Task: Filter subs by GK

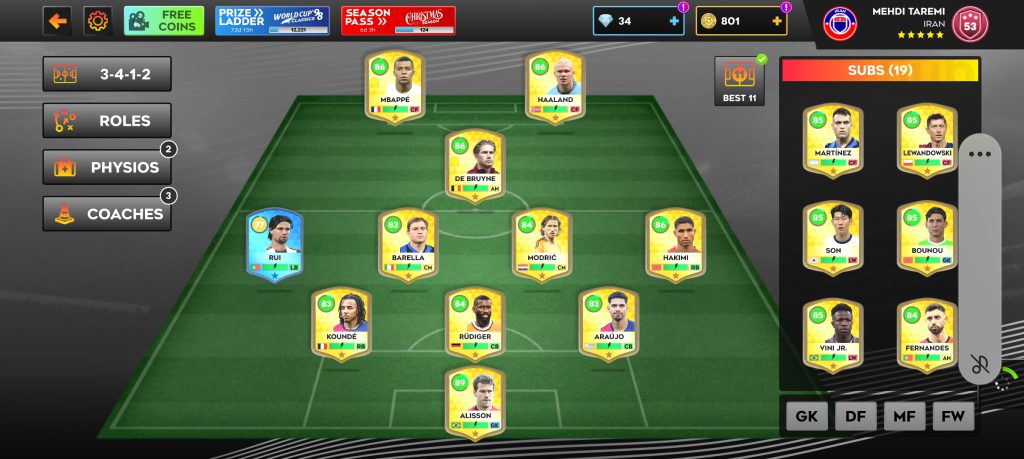Action: coord(807,416)
